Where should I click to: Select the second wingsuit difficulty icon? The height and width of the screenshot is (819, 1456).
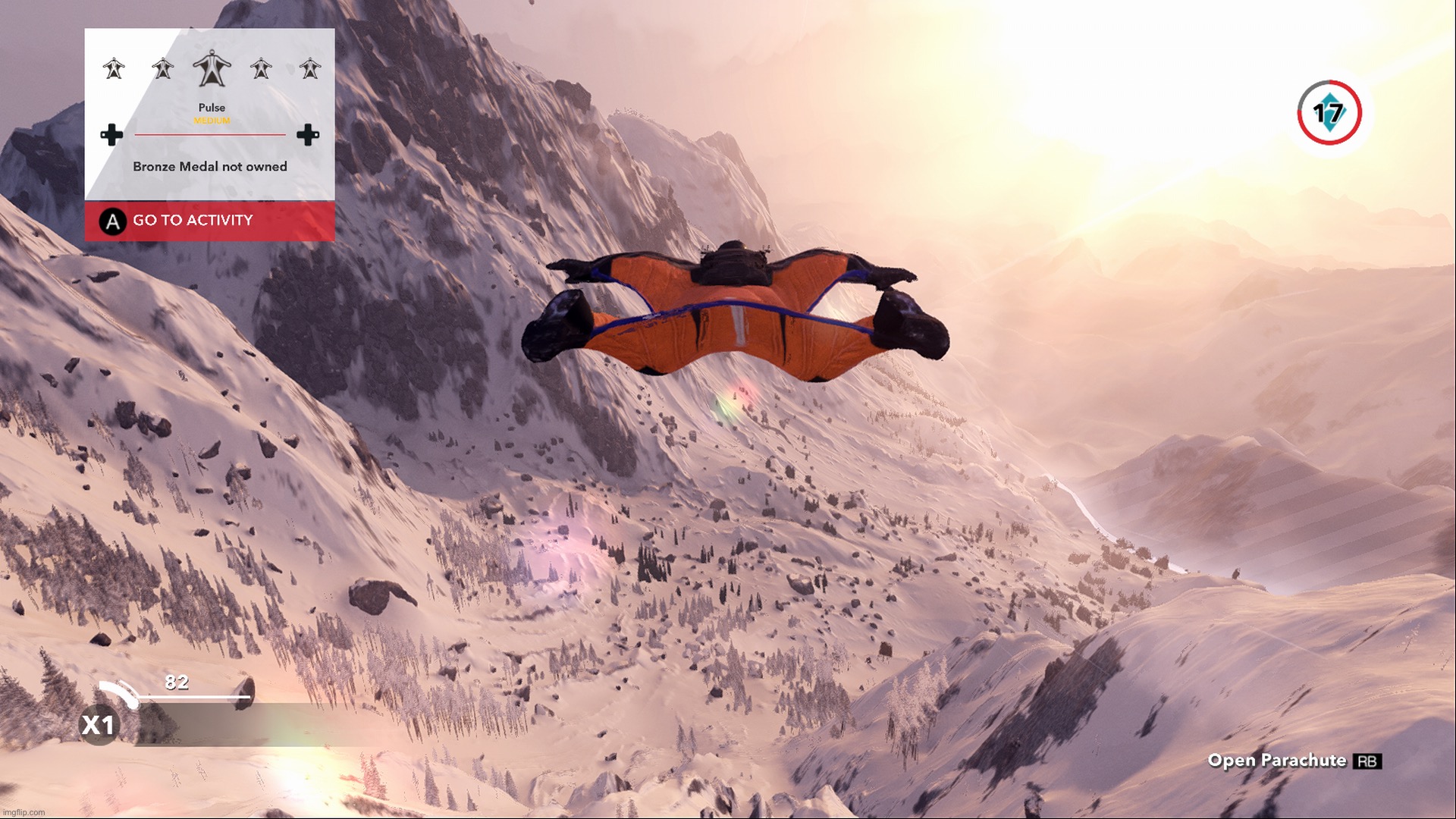pyautogui.click(x=162, y=70)
